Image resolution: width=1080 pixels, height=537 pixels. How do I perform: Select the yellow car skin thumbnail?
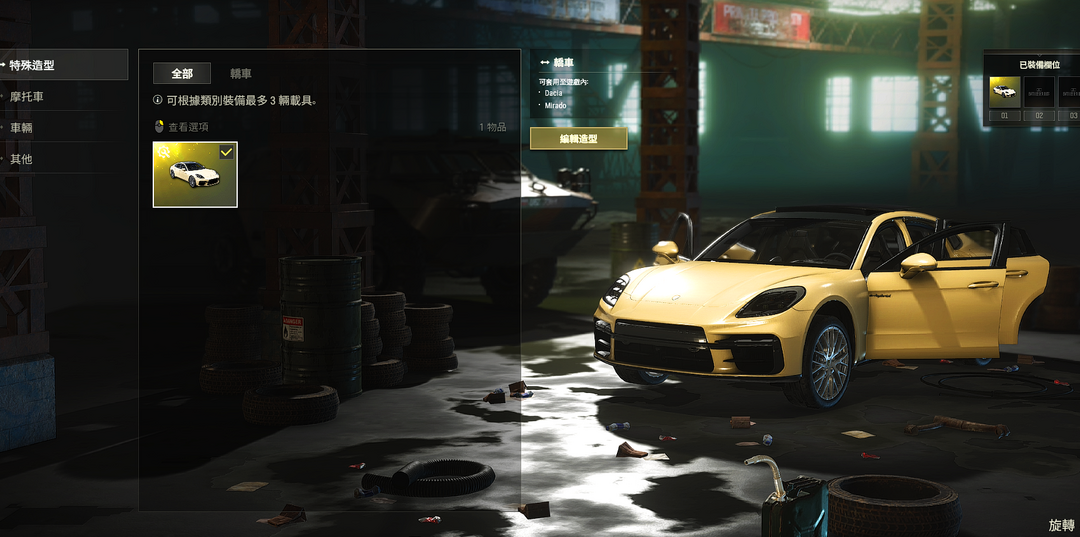[195, 174]
